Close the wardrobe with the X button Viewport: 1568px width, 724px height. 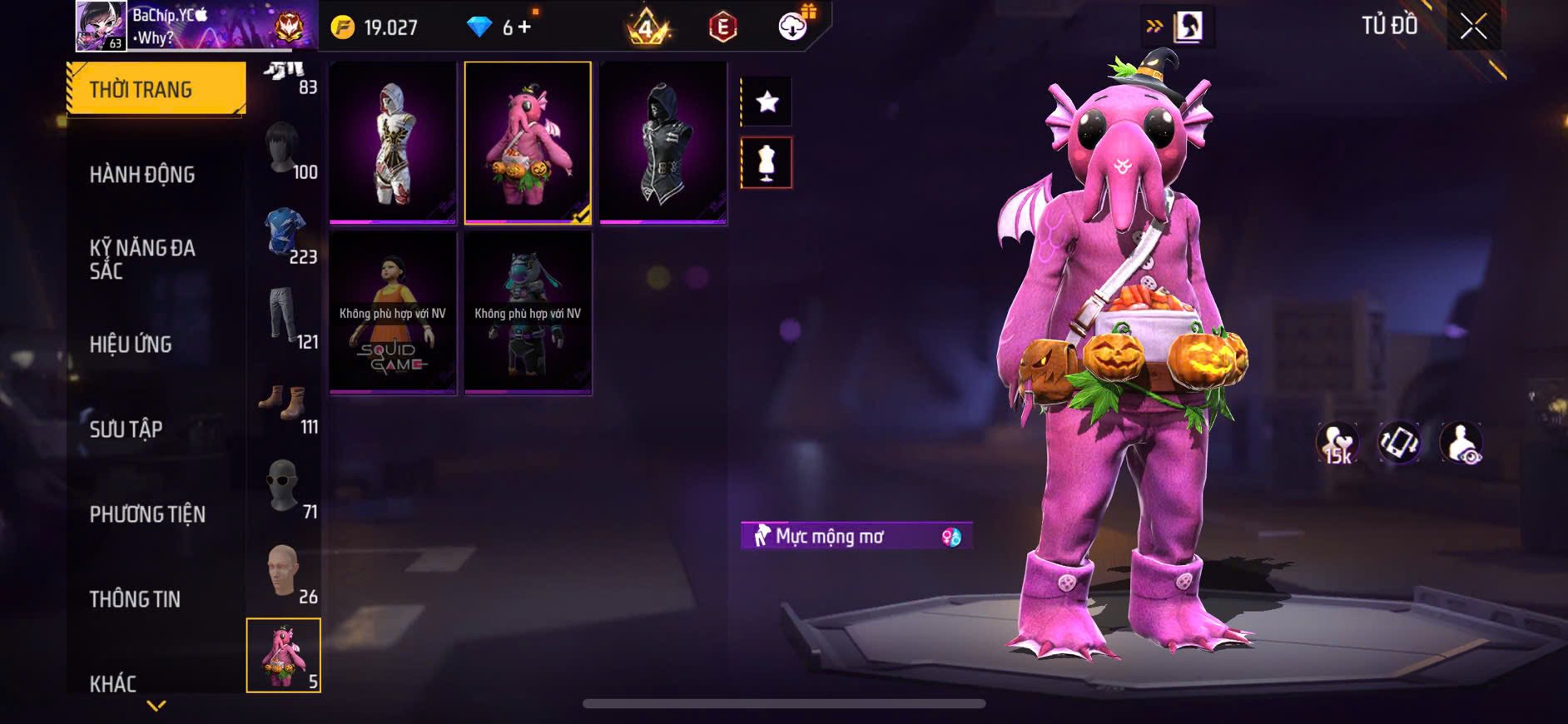(x=1473, y=27)
